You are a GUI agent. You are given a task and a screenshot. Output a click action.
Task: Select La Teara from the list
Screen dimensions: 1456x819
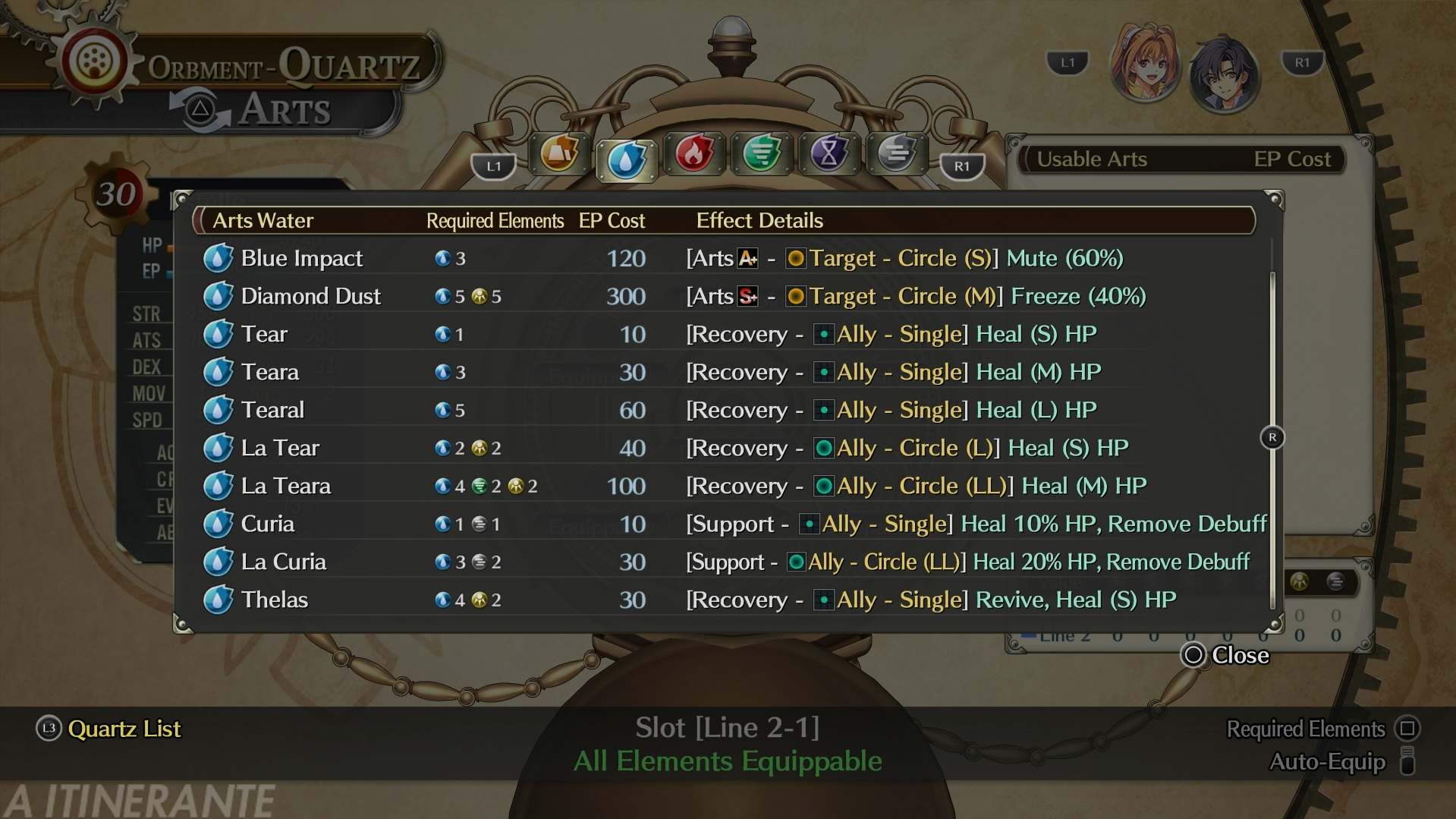[285, 486]
